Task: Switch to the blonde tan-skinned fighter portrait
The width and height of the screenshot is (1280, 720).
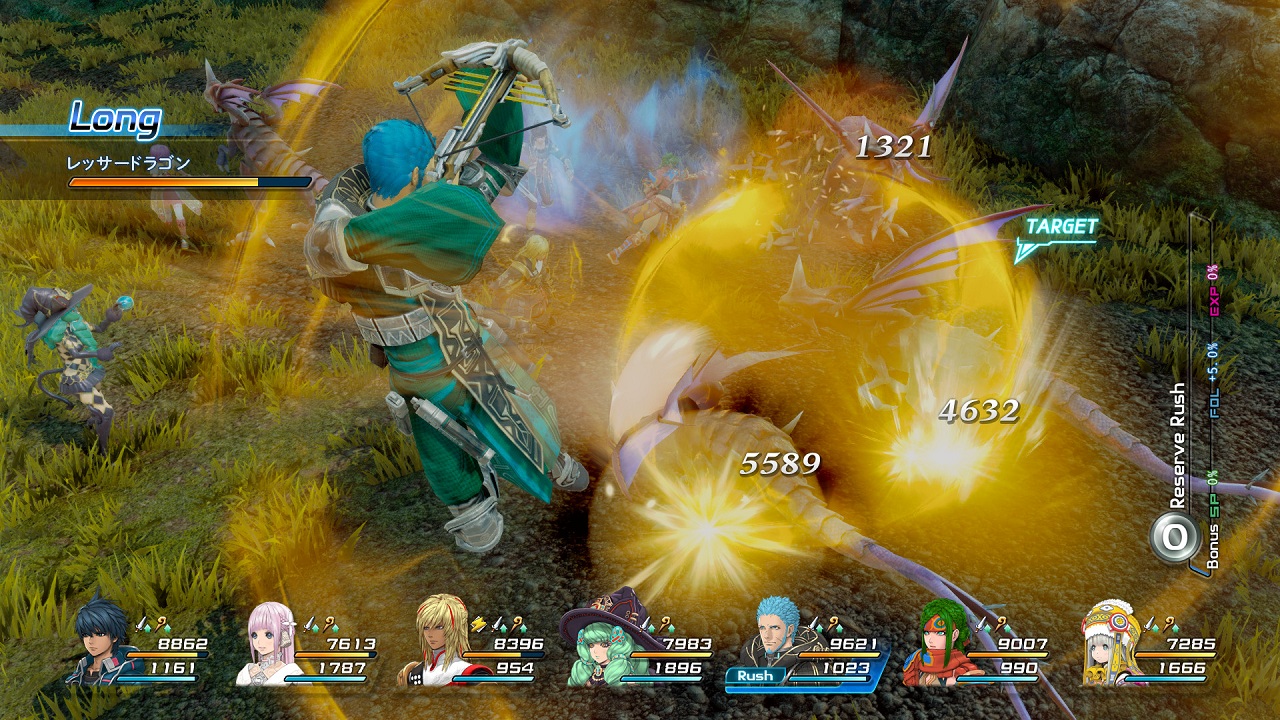Action: 436,644
